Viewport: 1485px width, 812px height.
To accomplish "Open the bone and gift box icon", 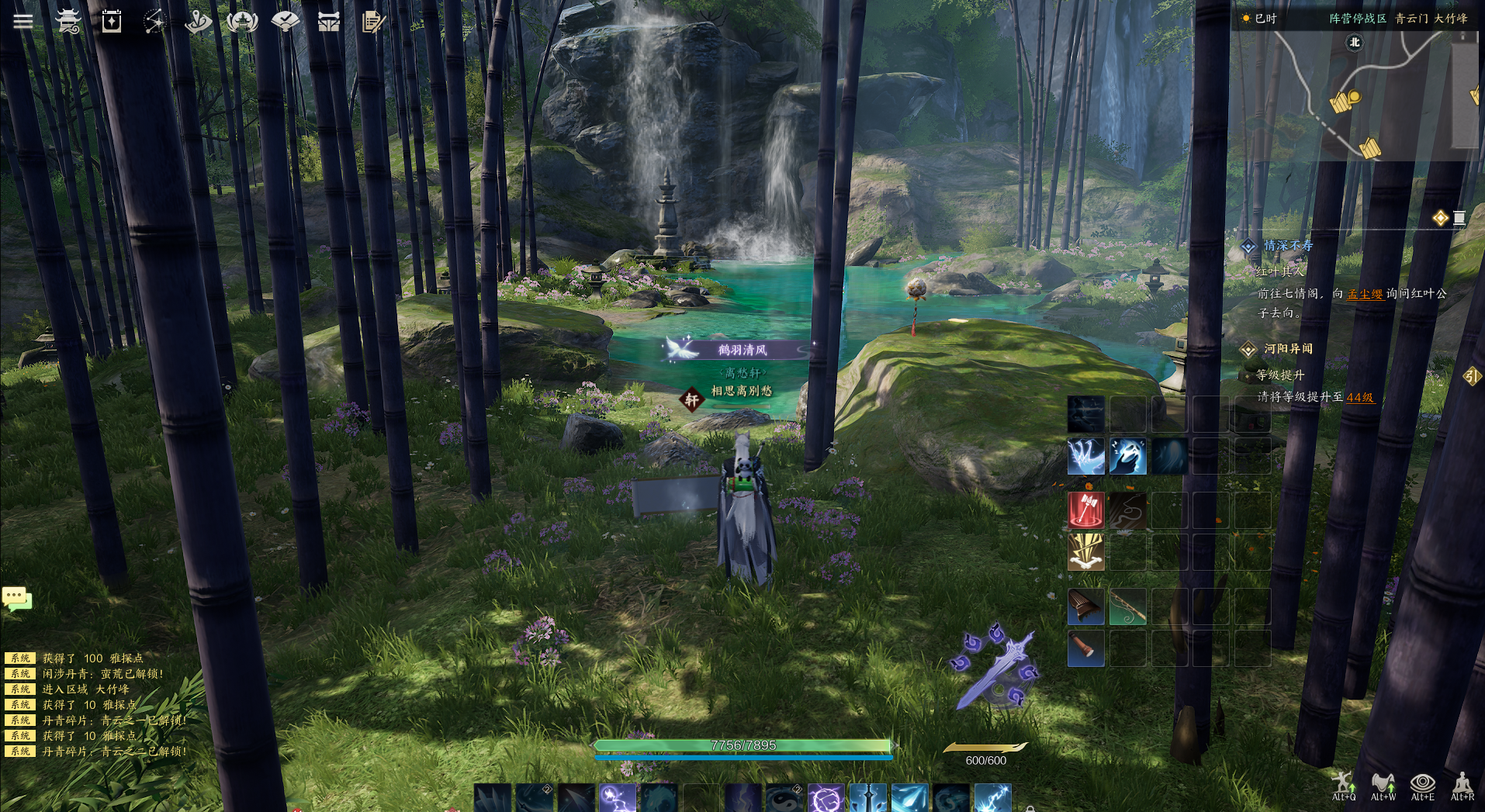I will (x=329, y=21).
